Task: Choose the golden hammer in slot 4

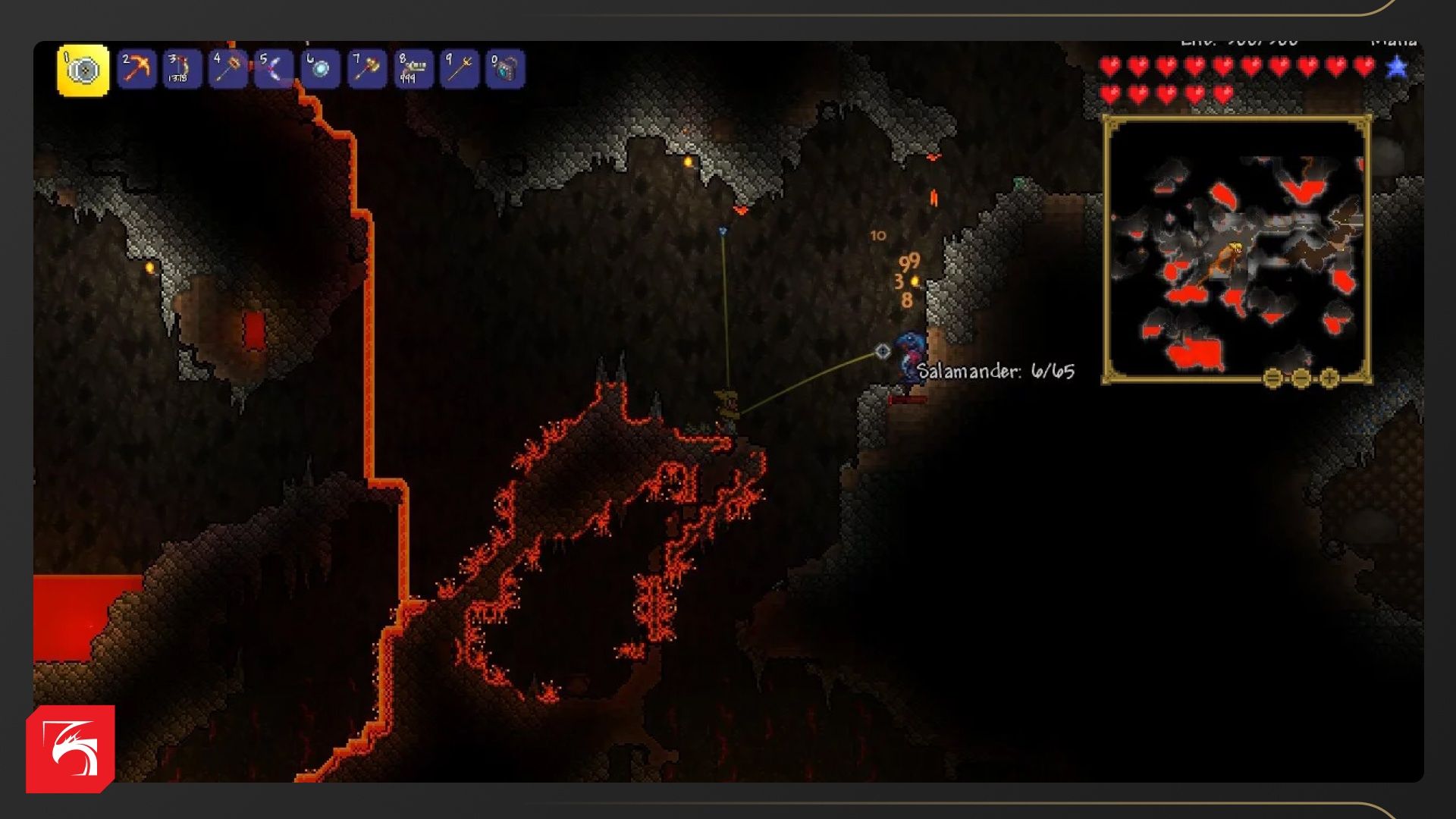Action: pyautogui.click(x=228, y=70)
